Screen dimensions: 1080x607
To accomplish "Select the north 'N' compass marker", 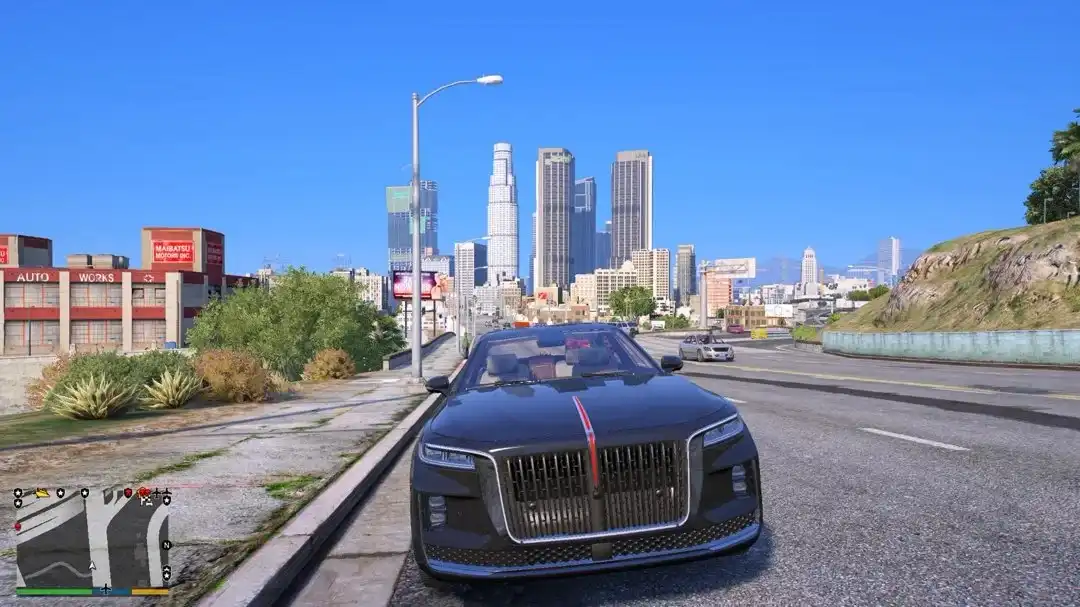I will coord(166,545).
